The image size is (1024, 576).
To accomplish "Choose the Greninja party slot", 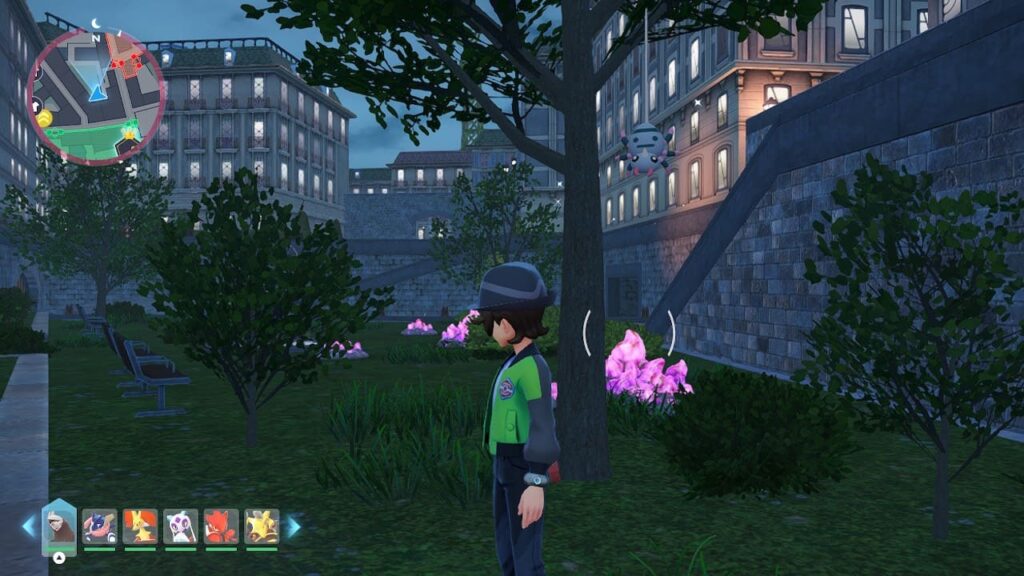I will (100, 526).
